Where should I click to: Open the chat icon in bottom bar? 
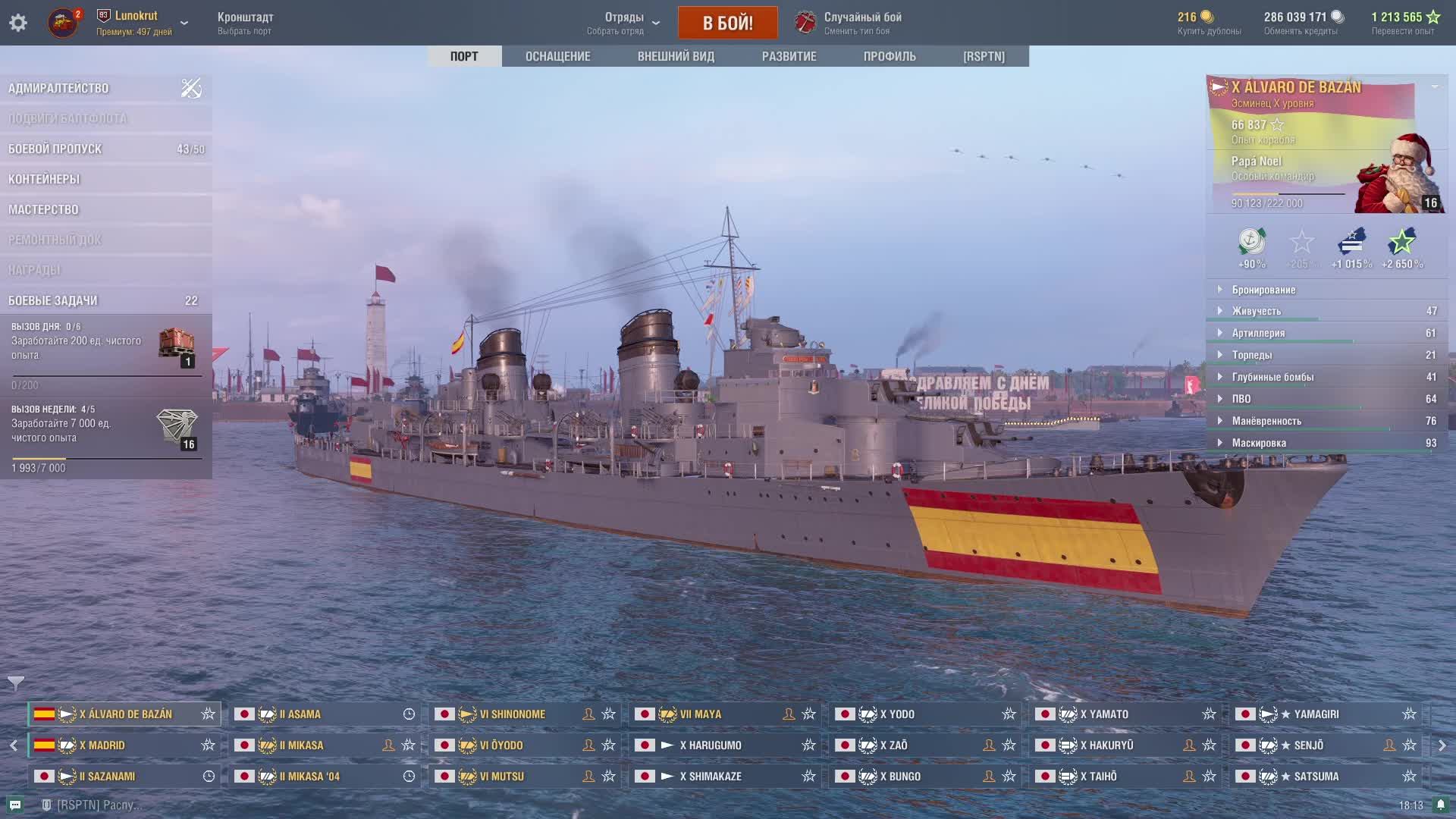click(x=15, y=805)
